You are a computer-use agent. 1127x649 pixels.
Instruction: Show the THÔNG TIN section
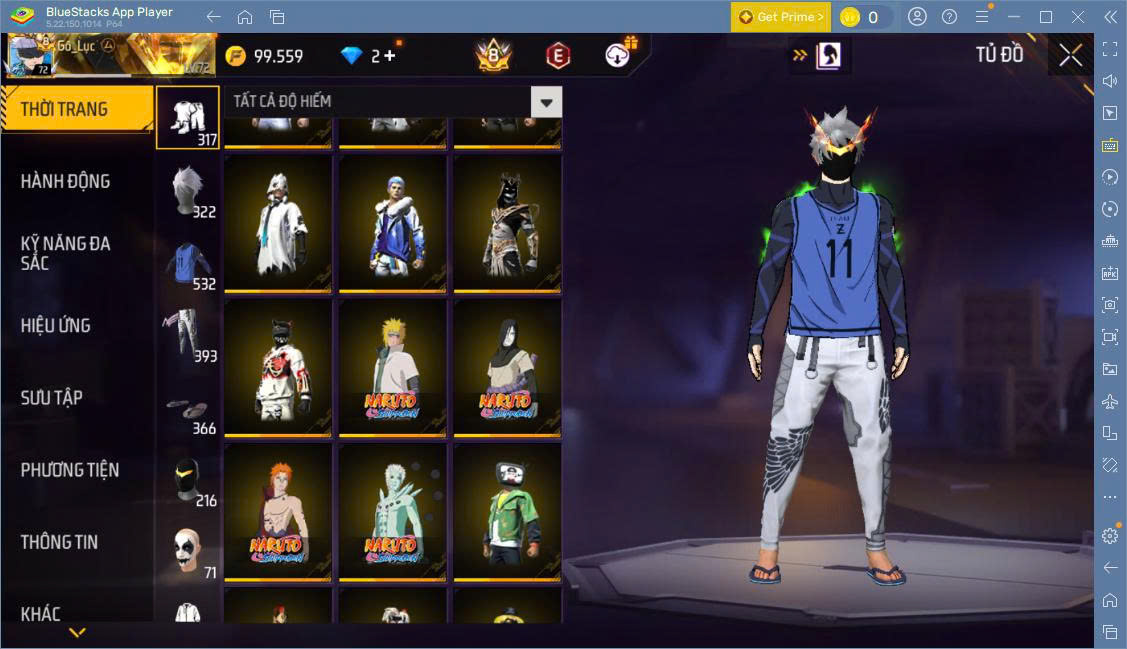click(60, 542)
